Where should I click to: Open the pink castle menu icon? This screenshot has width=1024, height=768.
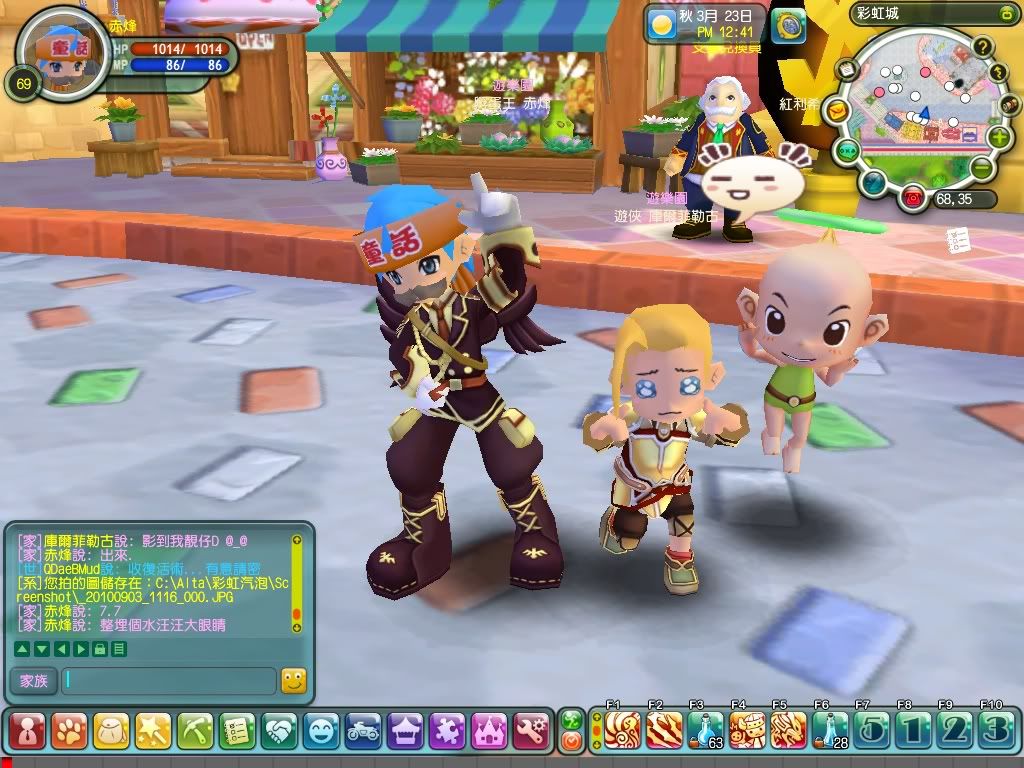click(490, 730)
